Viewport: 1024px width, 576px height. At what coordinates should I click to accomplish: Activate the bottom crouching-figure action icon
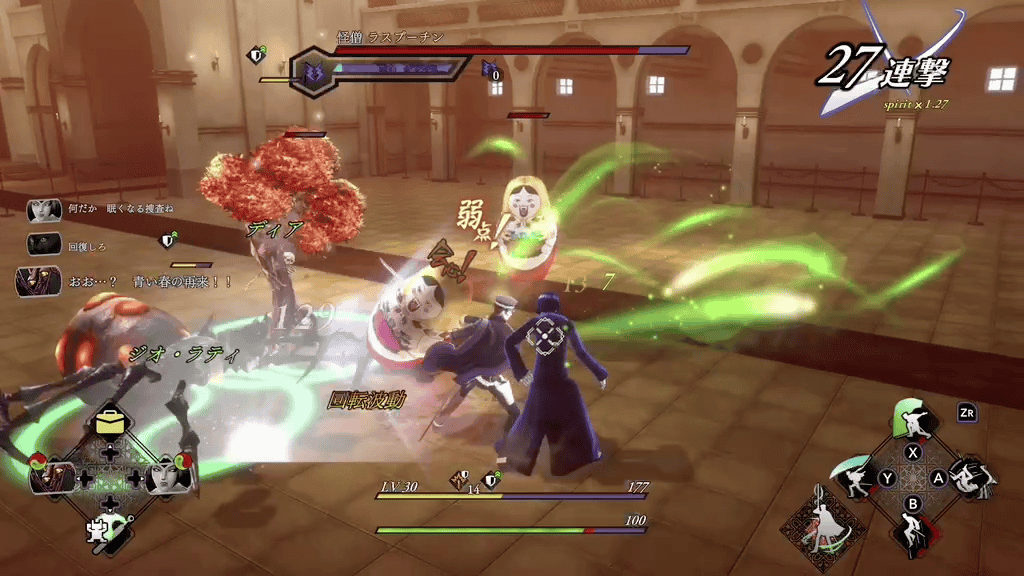coord(912,530)
